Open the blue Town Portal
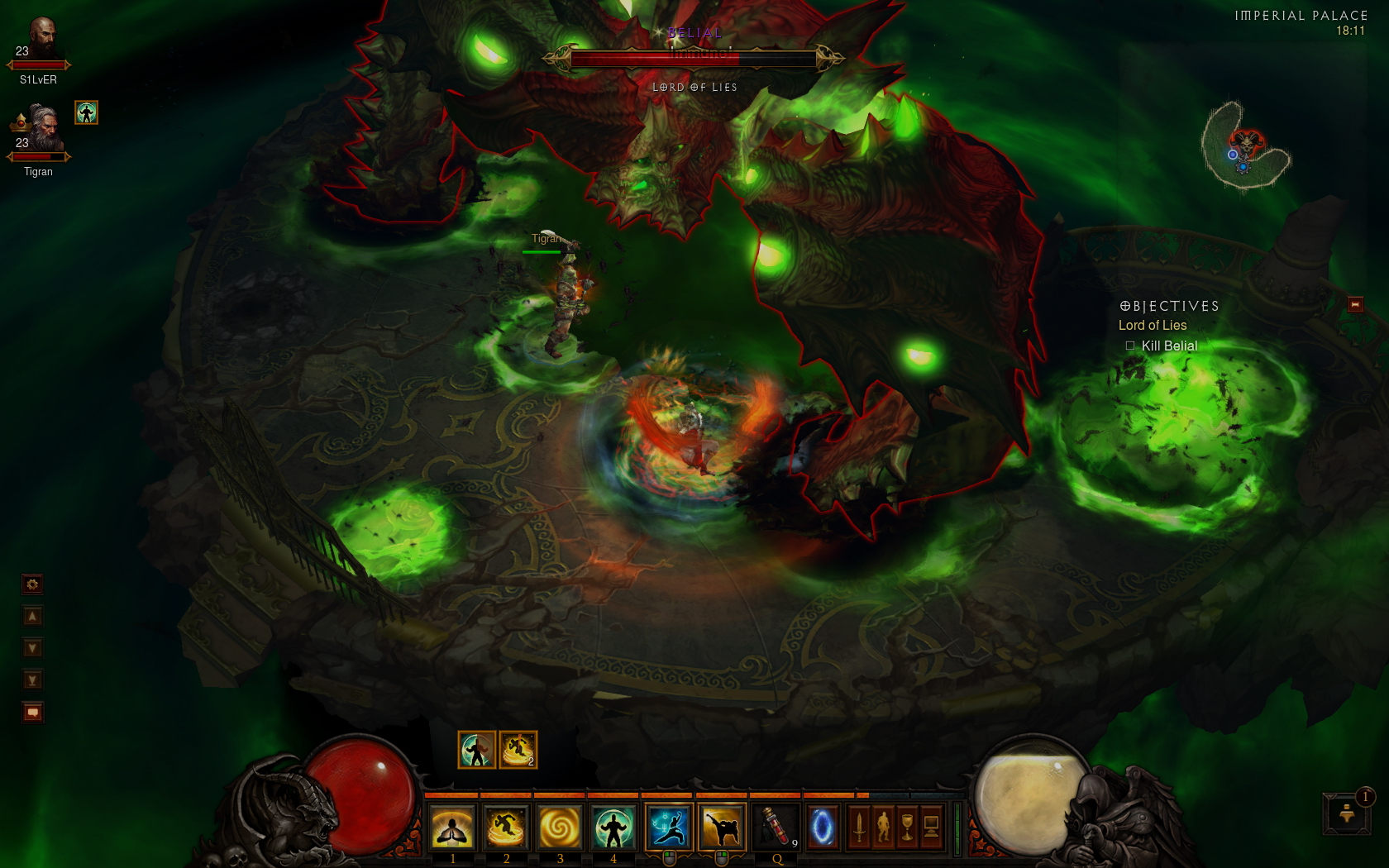The height and width of the screenshot is (868, 1389). (x=822, y=827)
